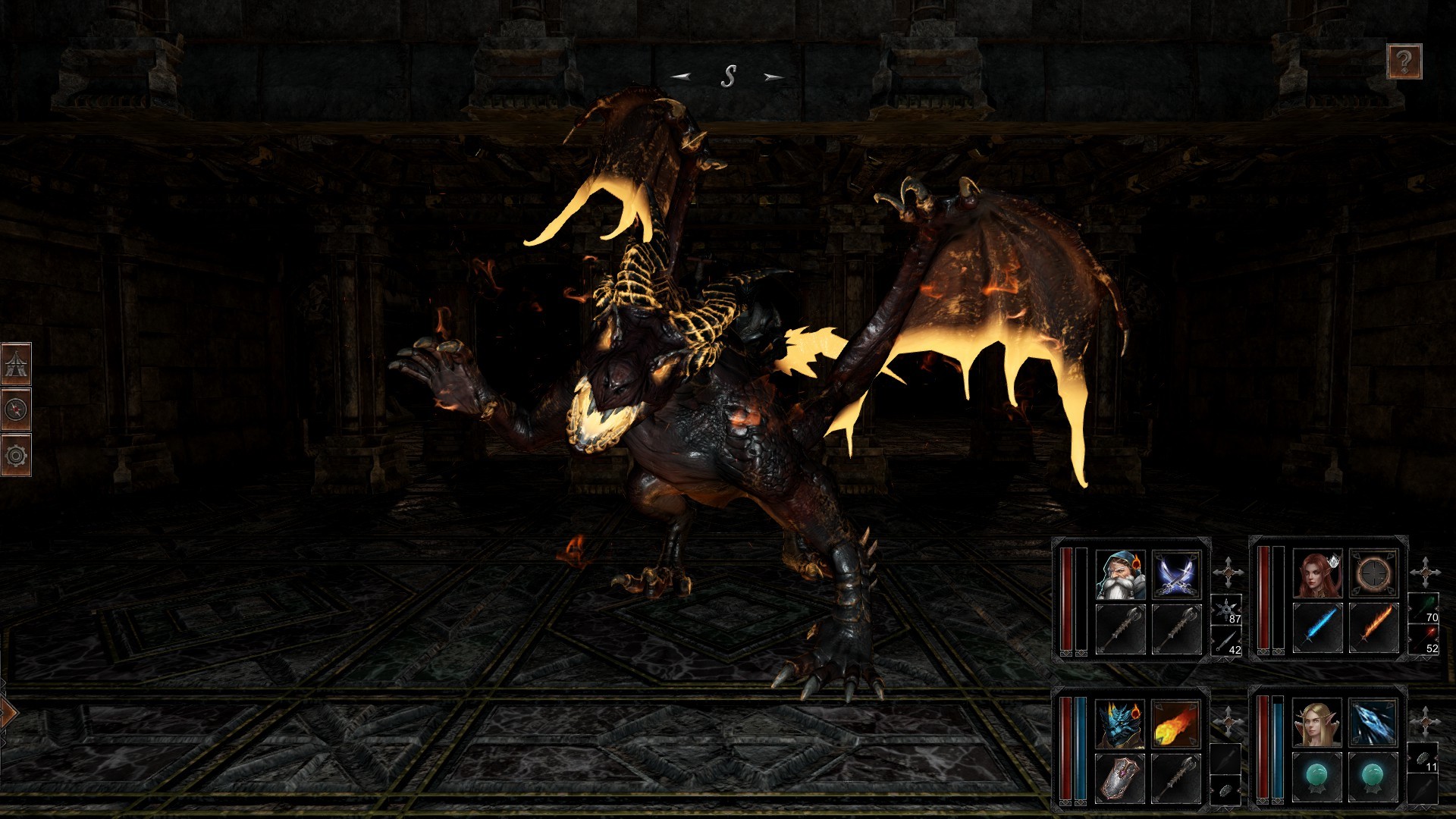
Task: Click the dwarf's red health bar
Action: tap(1065, 599)
